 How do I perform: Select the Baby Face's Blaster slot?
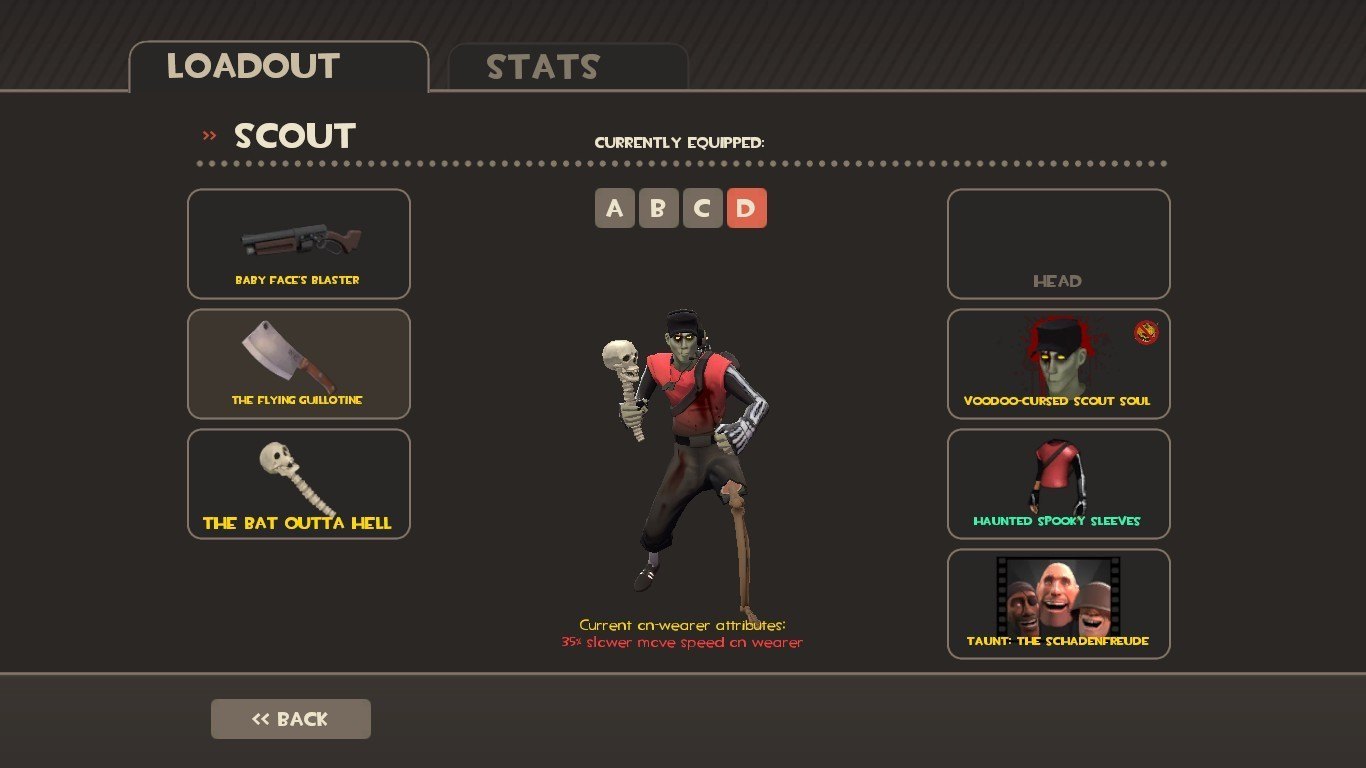click(x=298, y=244)
